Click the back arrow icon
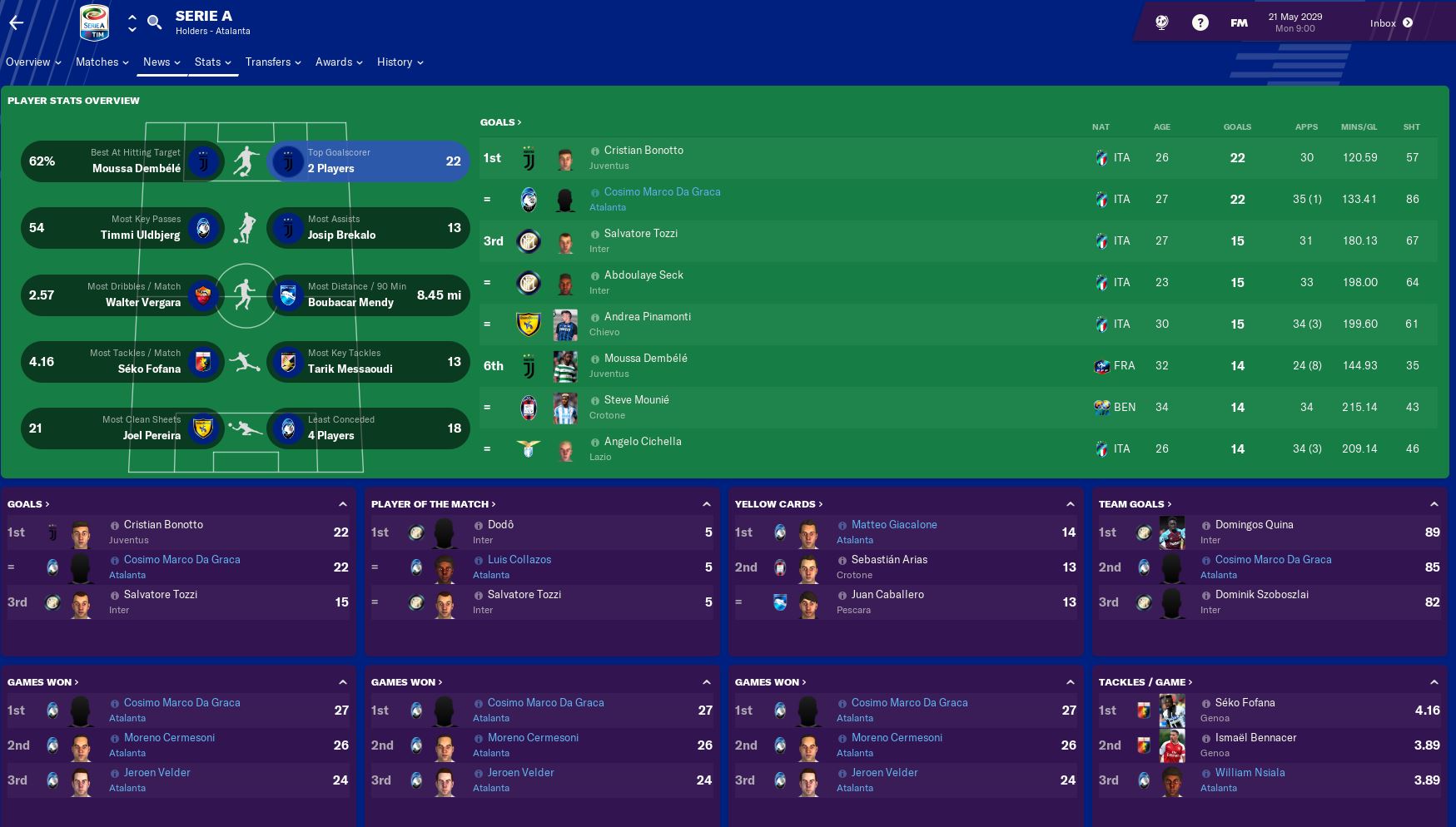The image size is (1456, 827). [x=16, y=22]
